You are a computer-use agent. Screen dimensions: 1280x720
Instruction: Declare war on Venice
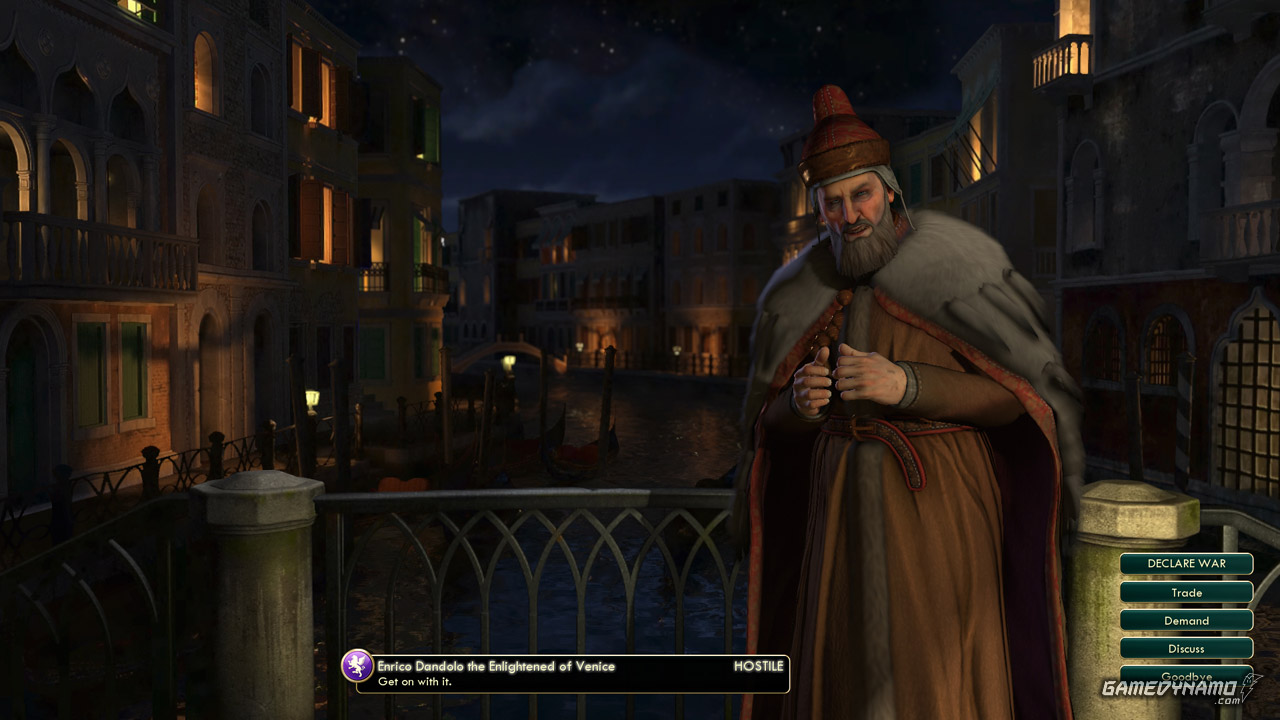tap(1186, 564)
